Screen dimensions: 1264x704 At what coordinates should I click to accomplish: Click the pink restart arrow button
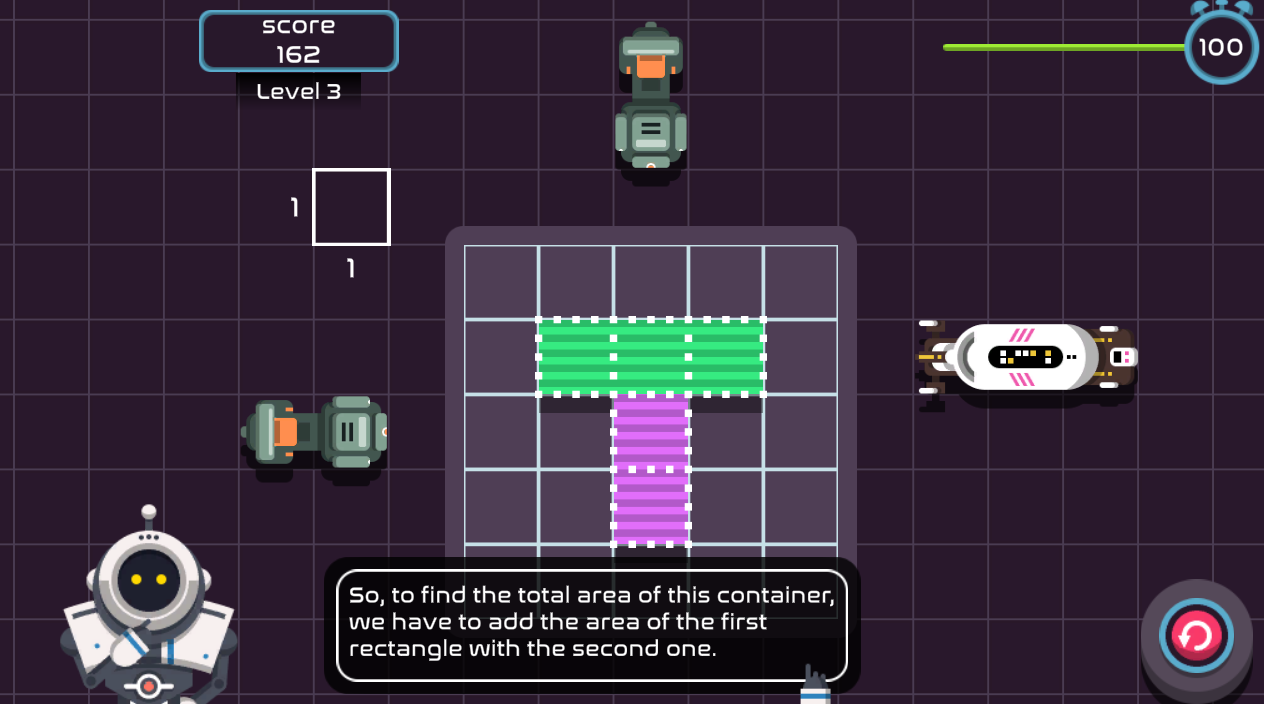(x=1196, y=636)
